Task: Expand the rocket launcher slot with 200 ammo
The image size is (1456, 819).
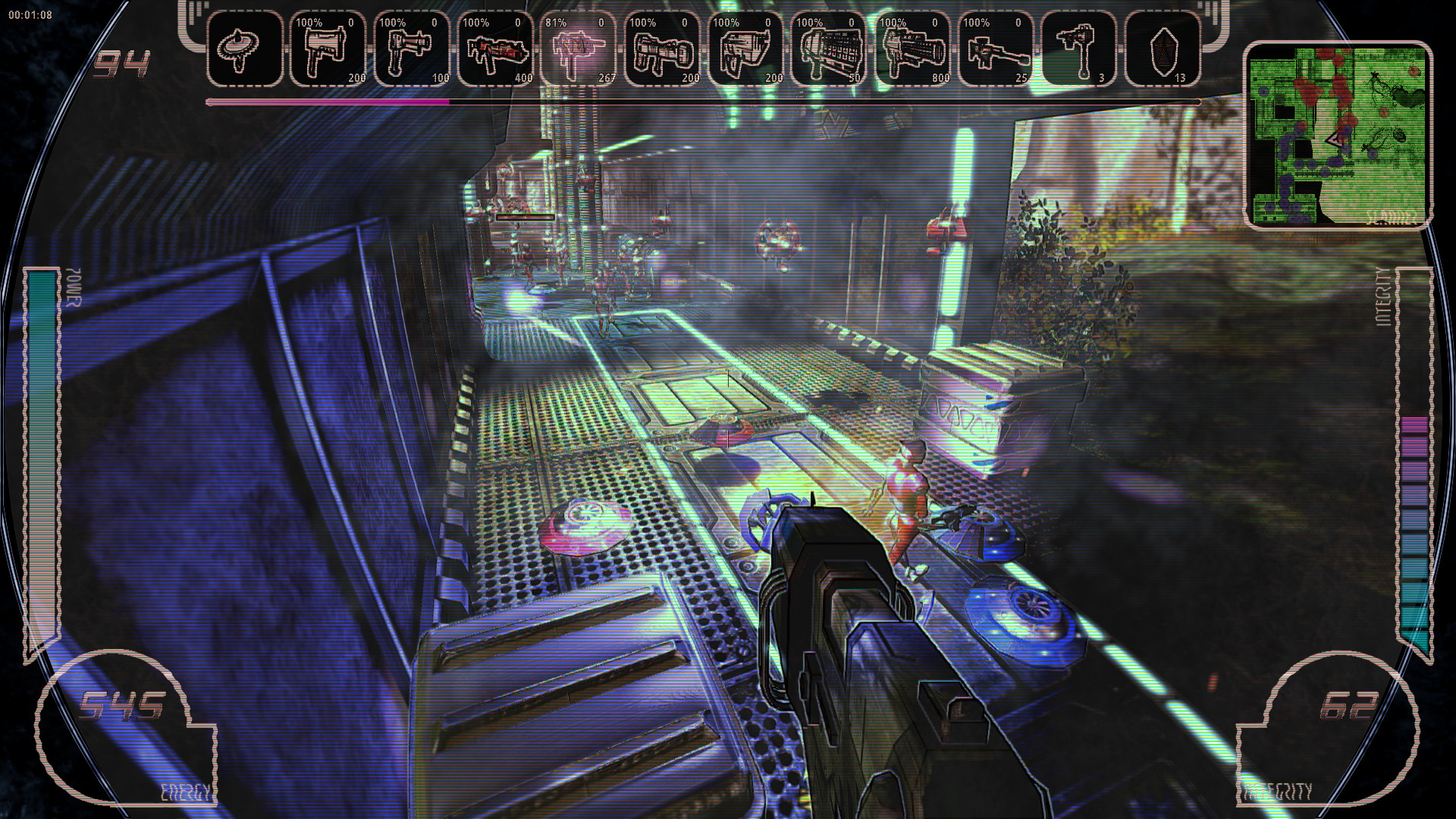Action: pyautogui.click(x=661, y=49)
